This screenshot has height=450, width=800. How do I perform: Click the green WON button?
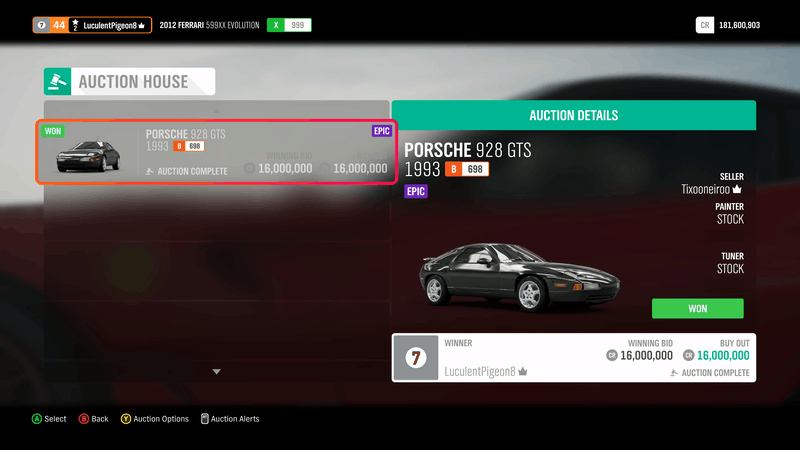[x=697, y=308]
